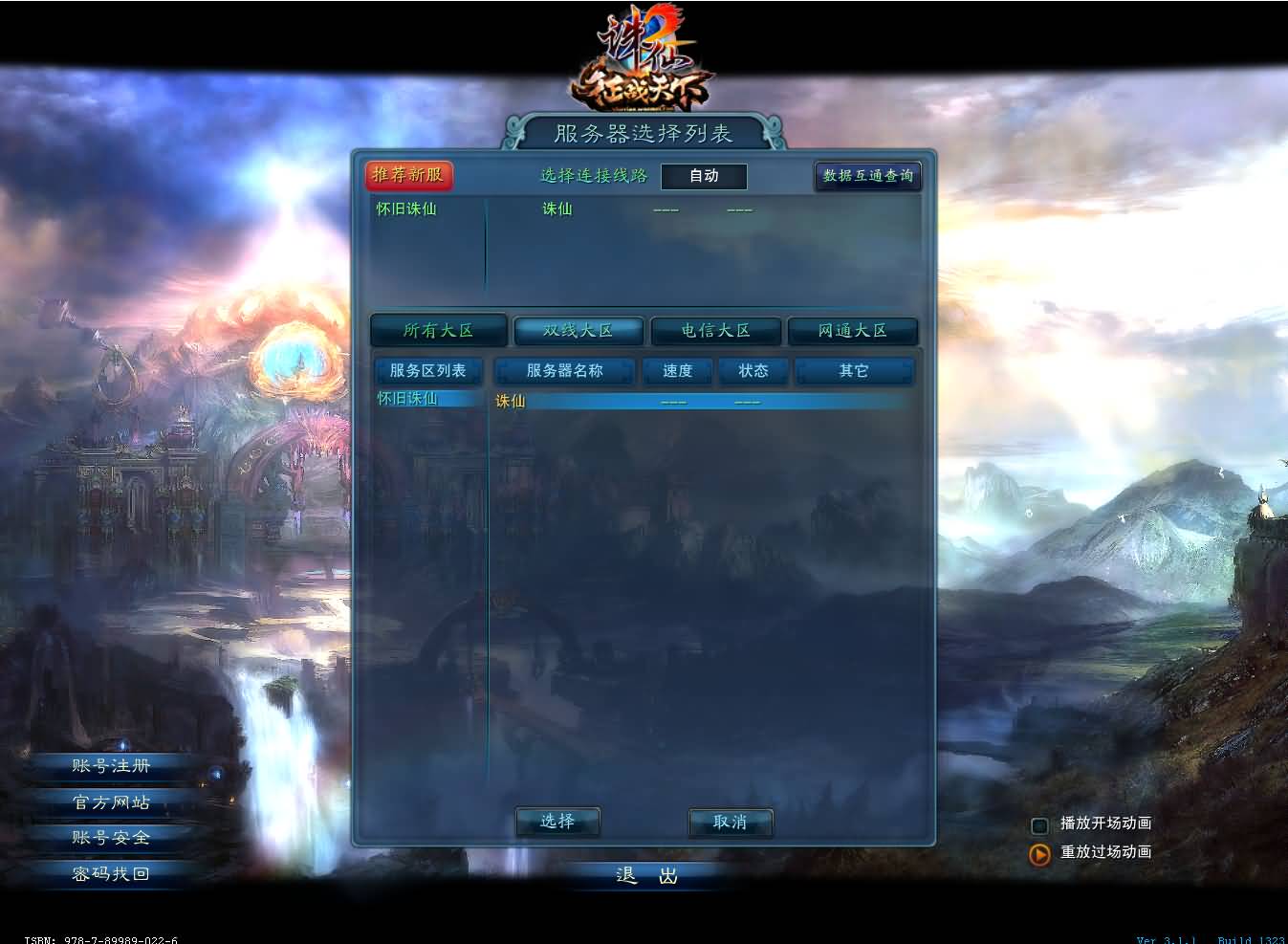Click the 数据互通查询 data query button

point(867,176)
